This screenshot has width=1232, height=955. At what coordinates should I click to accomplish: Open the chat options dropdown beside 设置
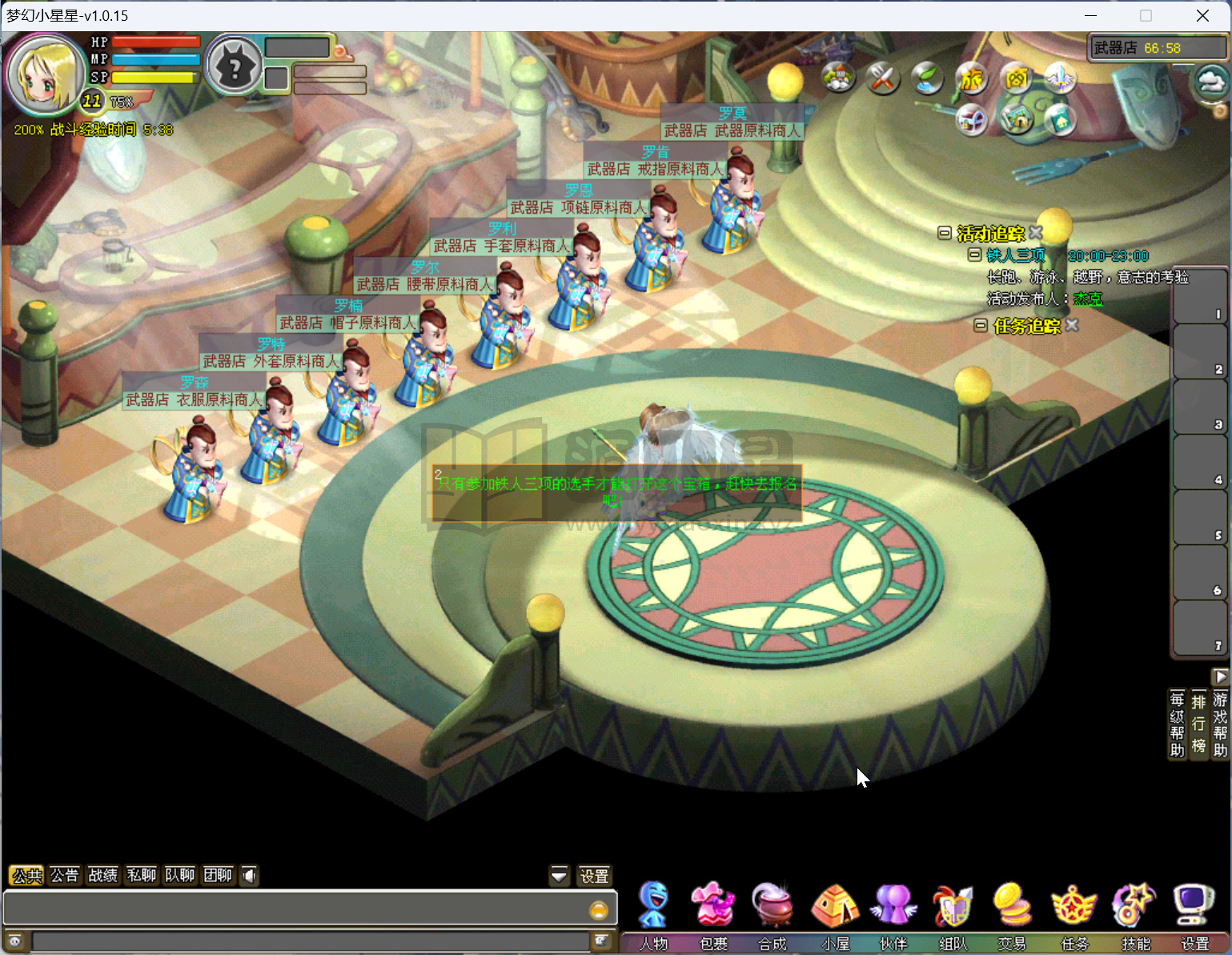coord(559,875)
